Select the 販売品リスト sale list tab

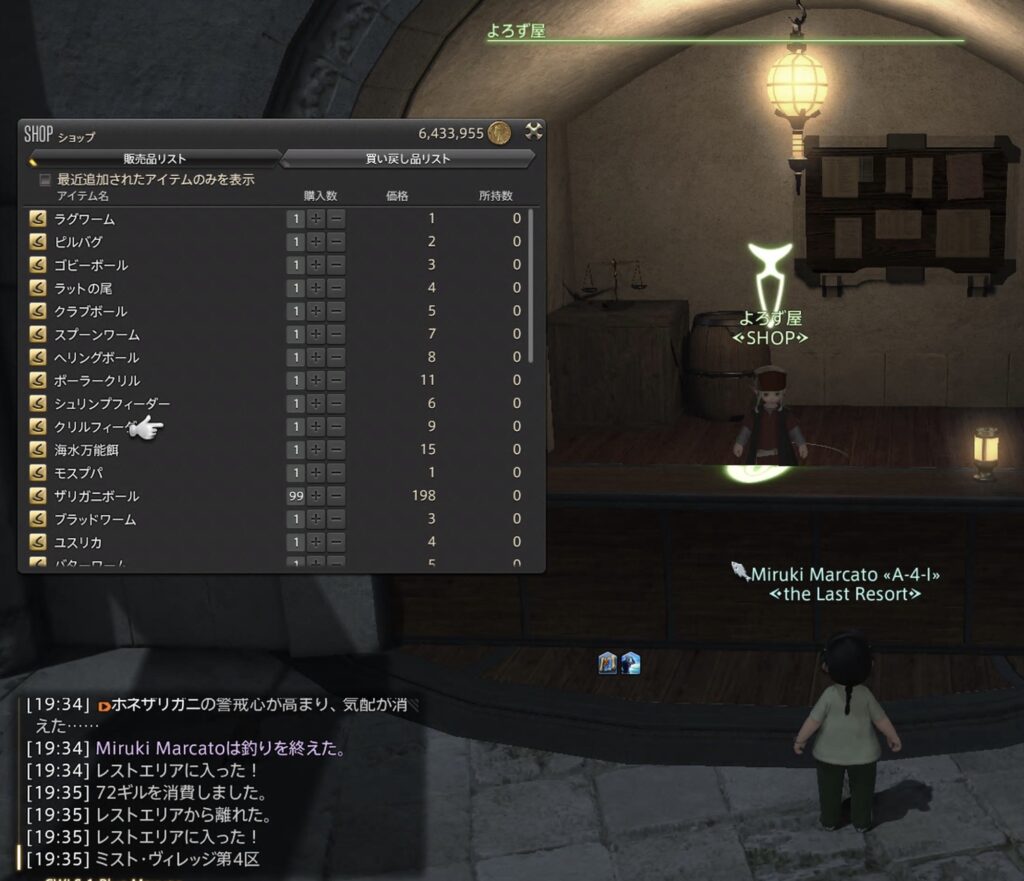[x=155, y=158]
